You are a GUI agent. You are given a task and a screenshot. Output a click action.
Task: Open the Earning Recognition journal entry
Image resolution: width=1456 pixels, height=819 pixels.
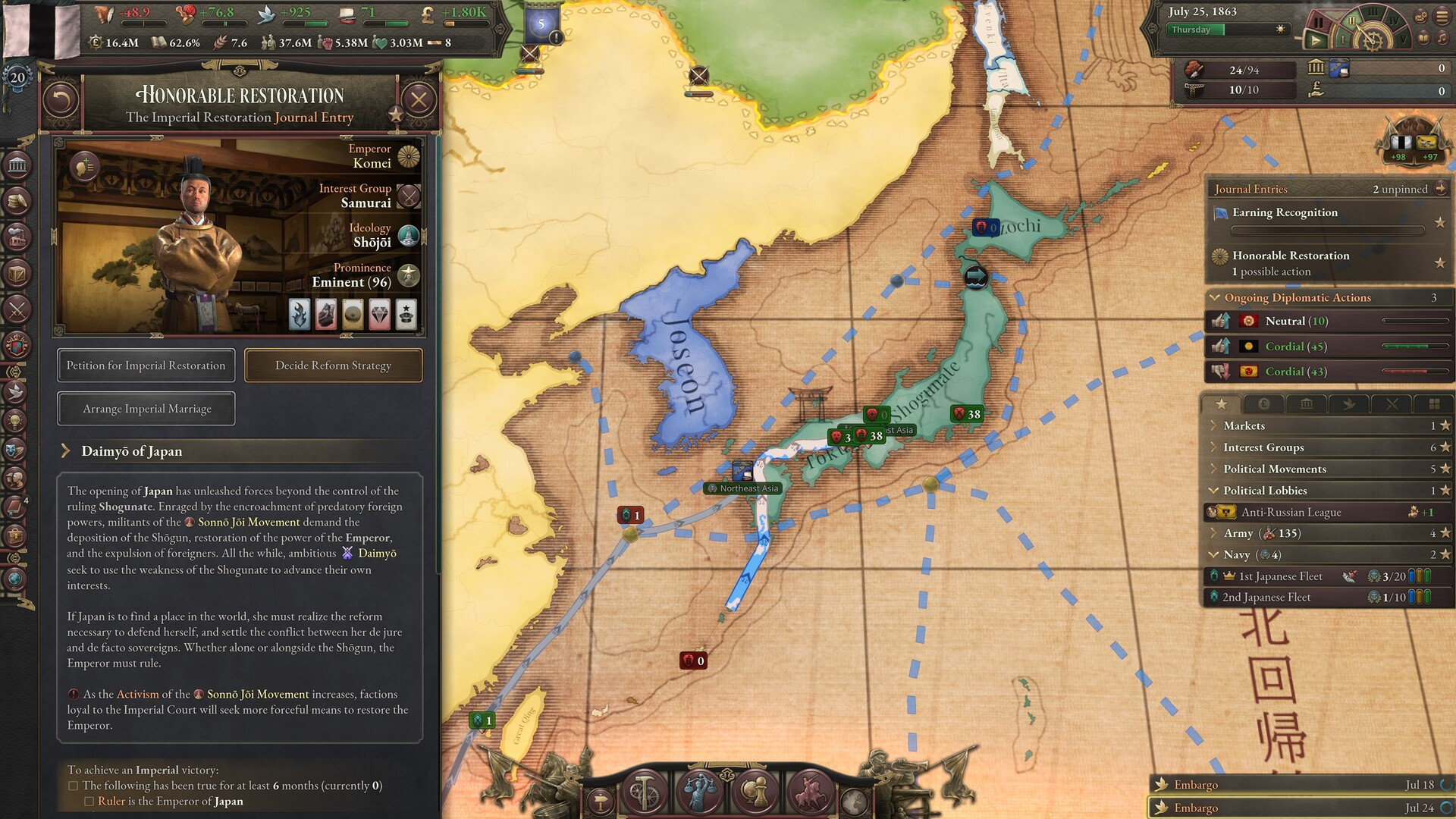1285,212
